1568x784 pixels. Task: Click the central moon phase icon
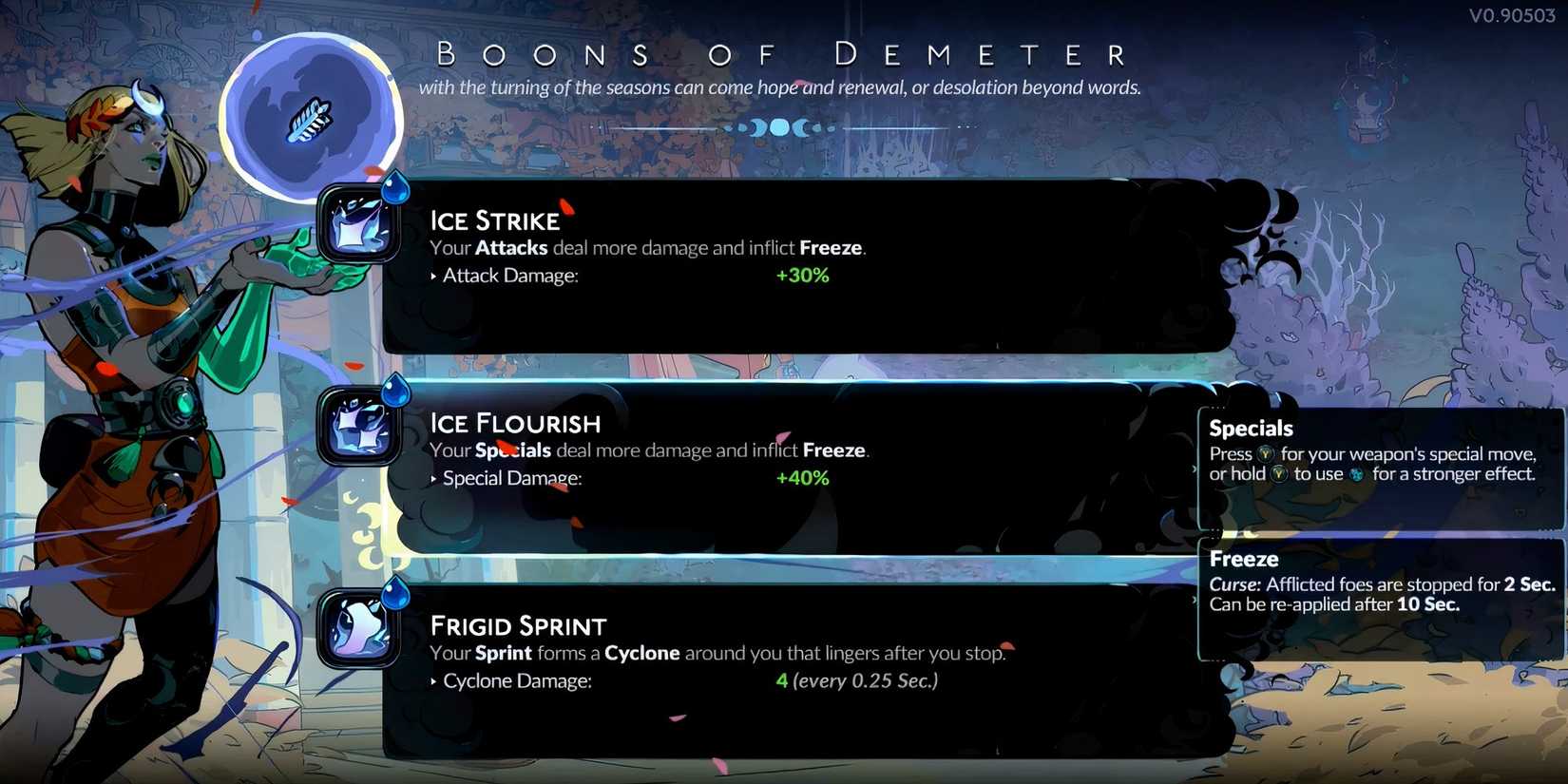[x=781, y=125]
